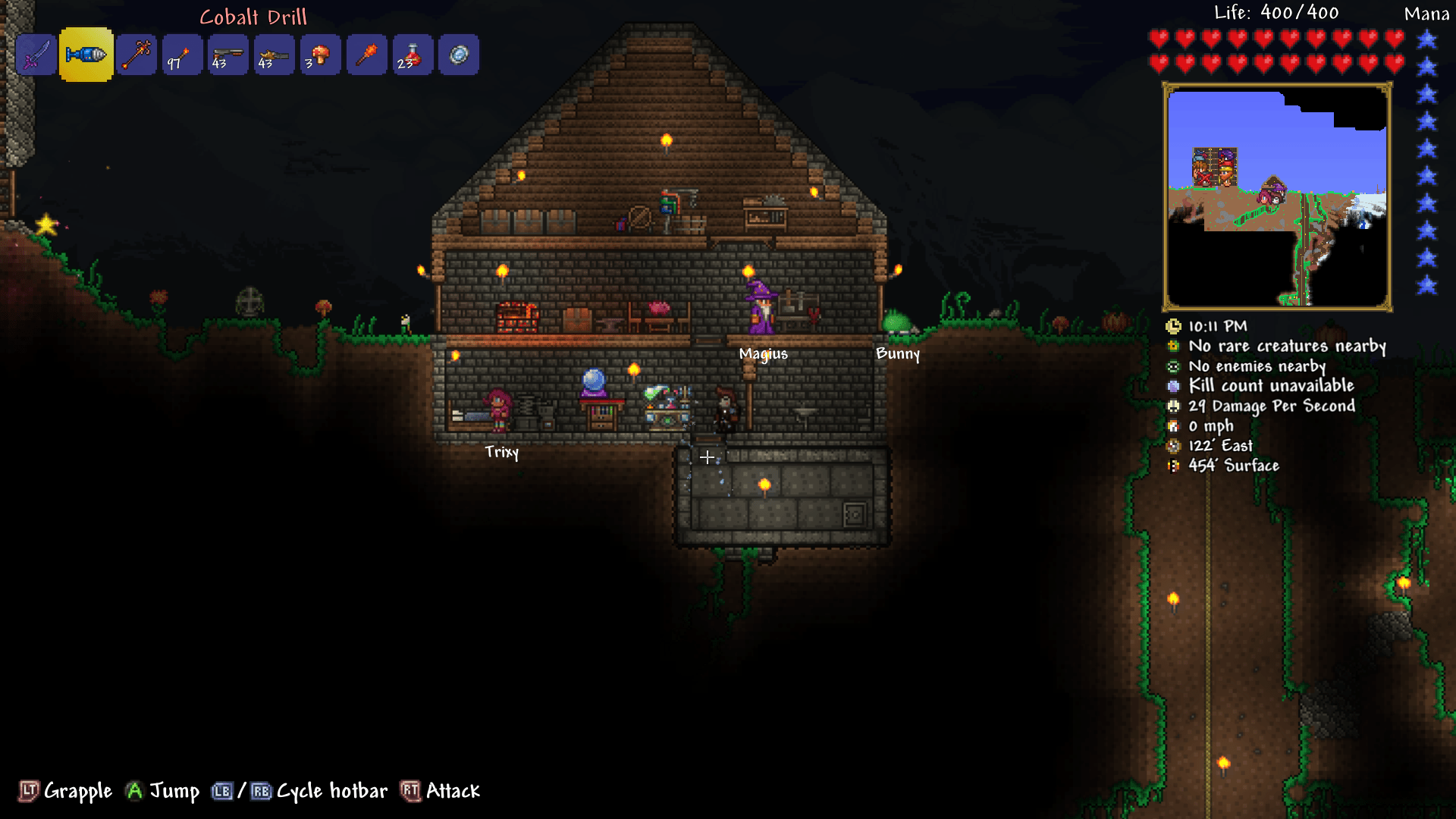The width and height of the screenshot is (1456, 819).
Task: Equip the ornate red magic staff
Action: 136,55
